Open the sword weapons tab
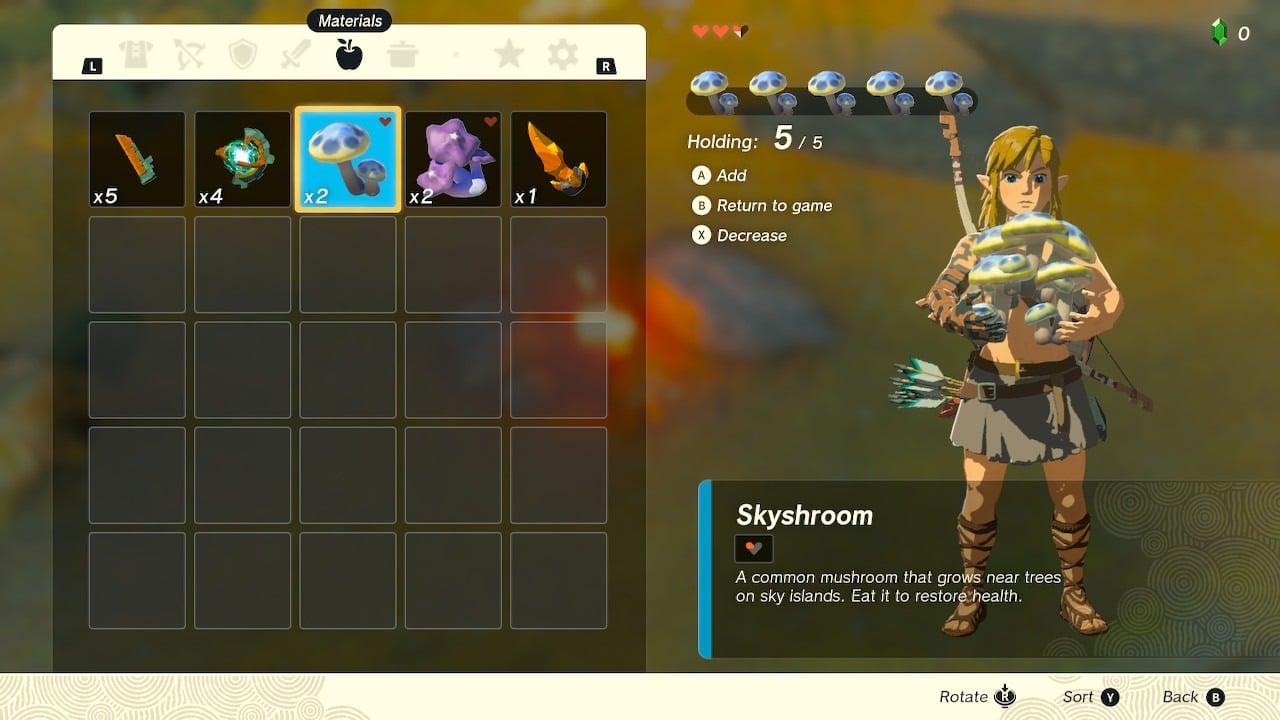 pyautogui.click(x=296, y=55)
